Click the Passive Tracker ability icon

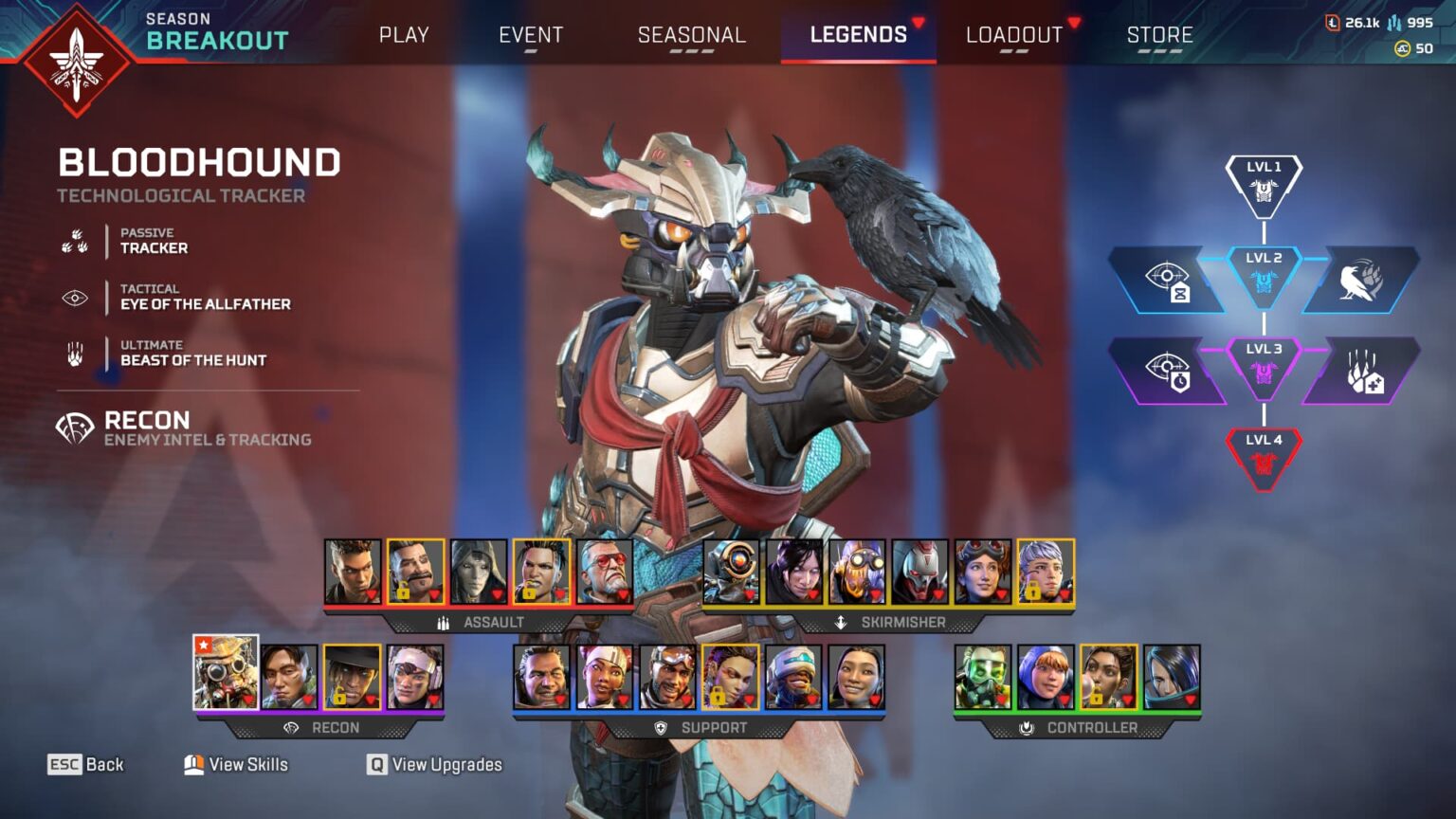pyautogui.click(x=74, y=241)
